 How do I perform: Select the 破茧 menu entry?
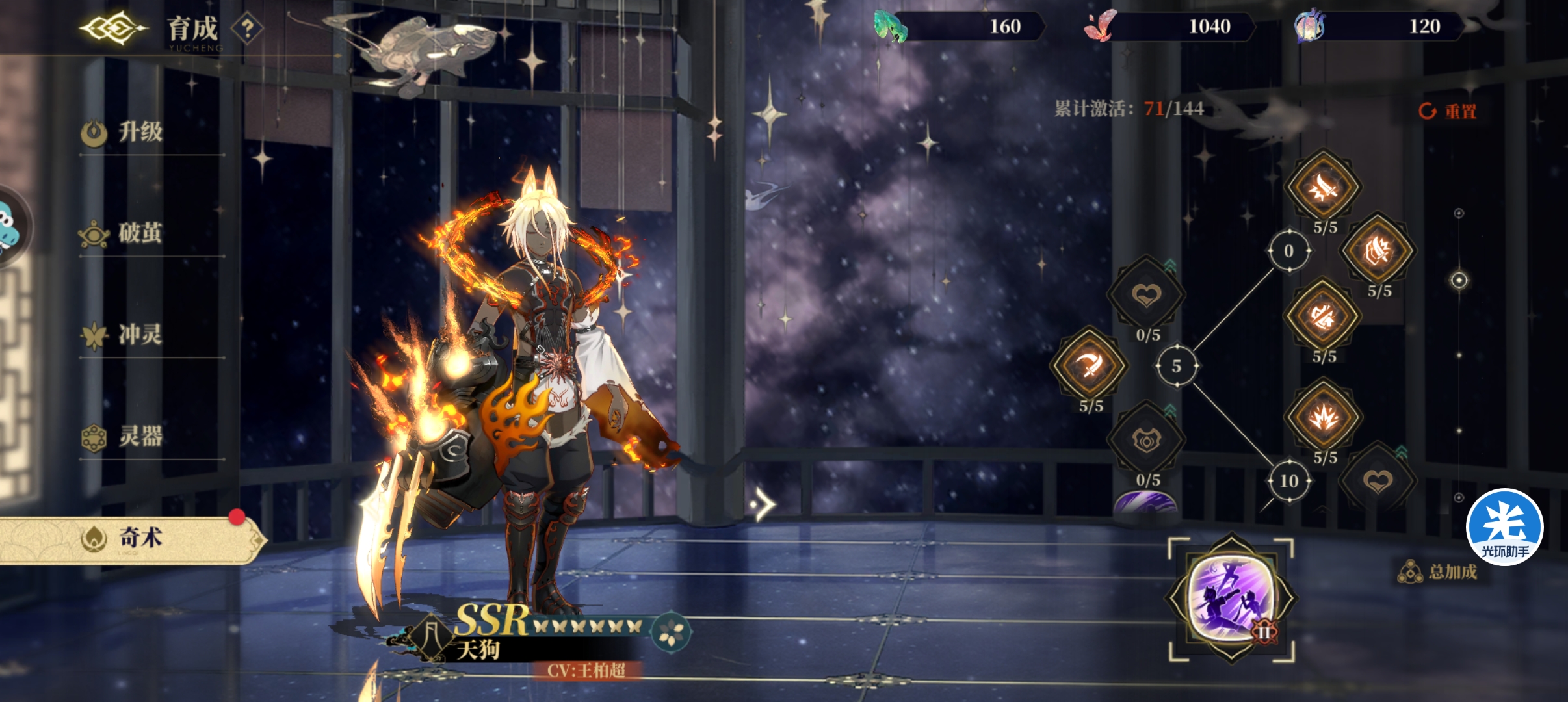[140, 234]
